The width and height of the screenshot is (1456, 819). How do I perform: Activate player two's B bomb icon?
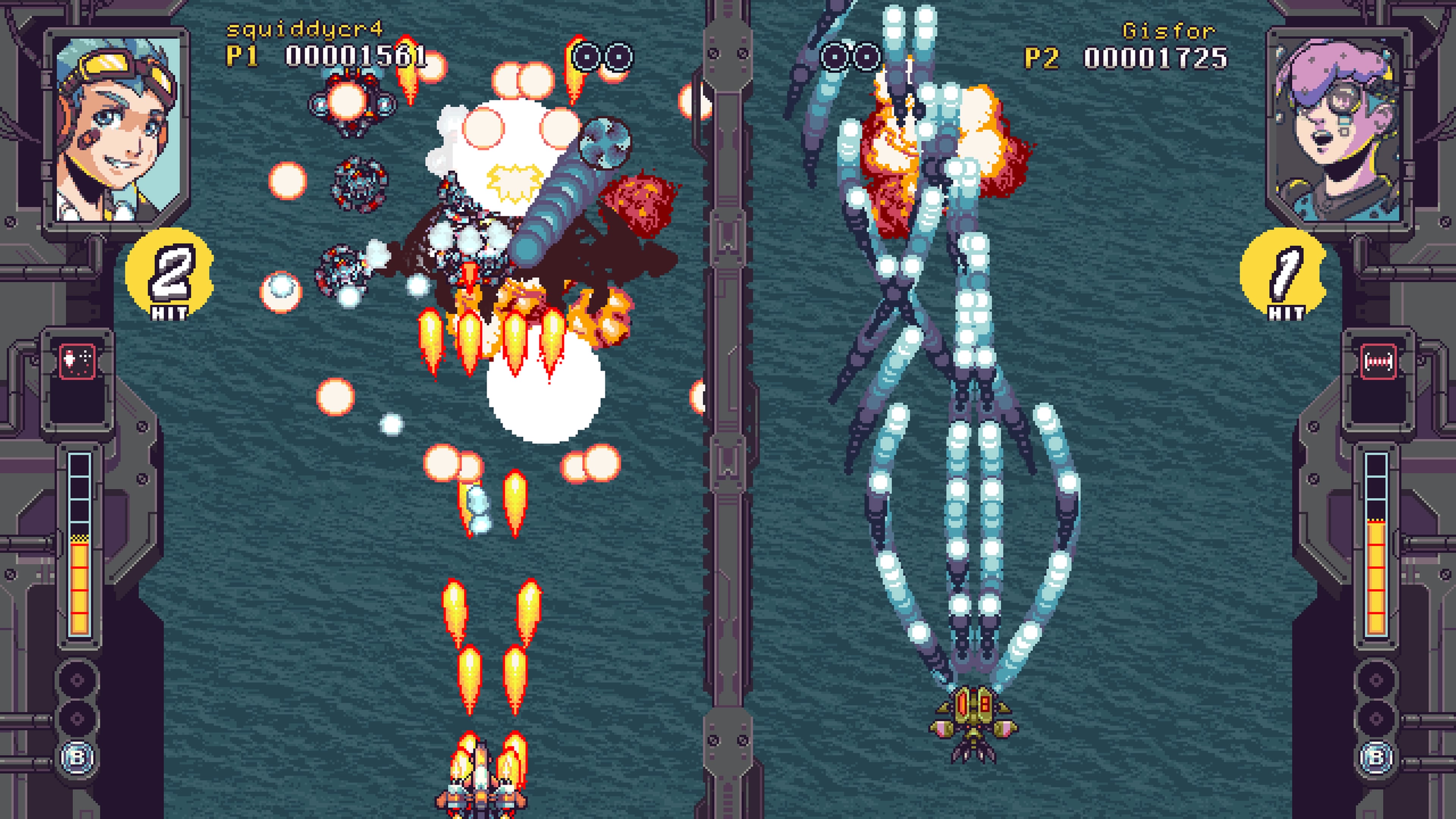point(1378,757)
